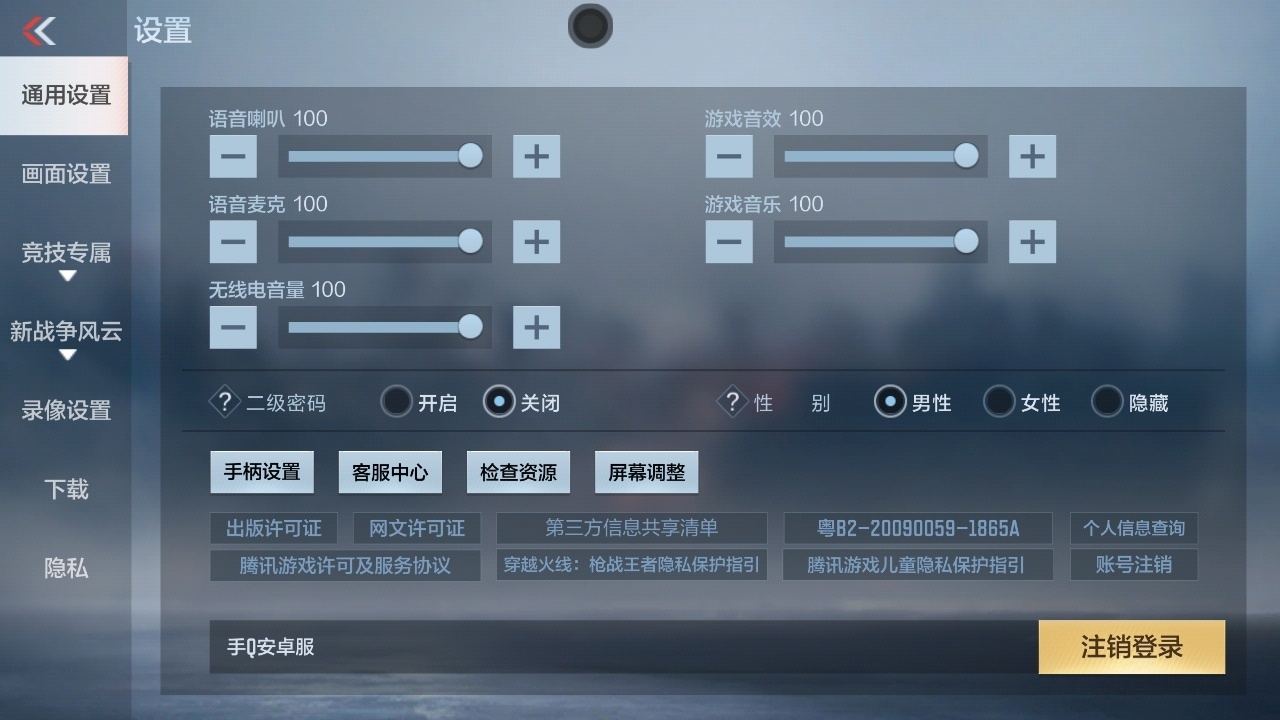Decrease 无线电音量 with minus button

(233, 327)
